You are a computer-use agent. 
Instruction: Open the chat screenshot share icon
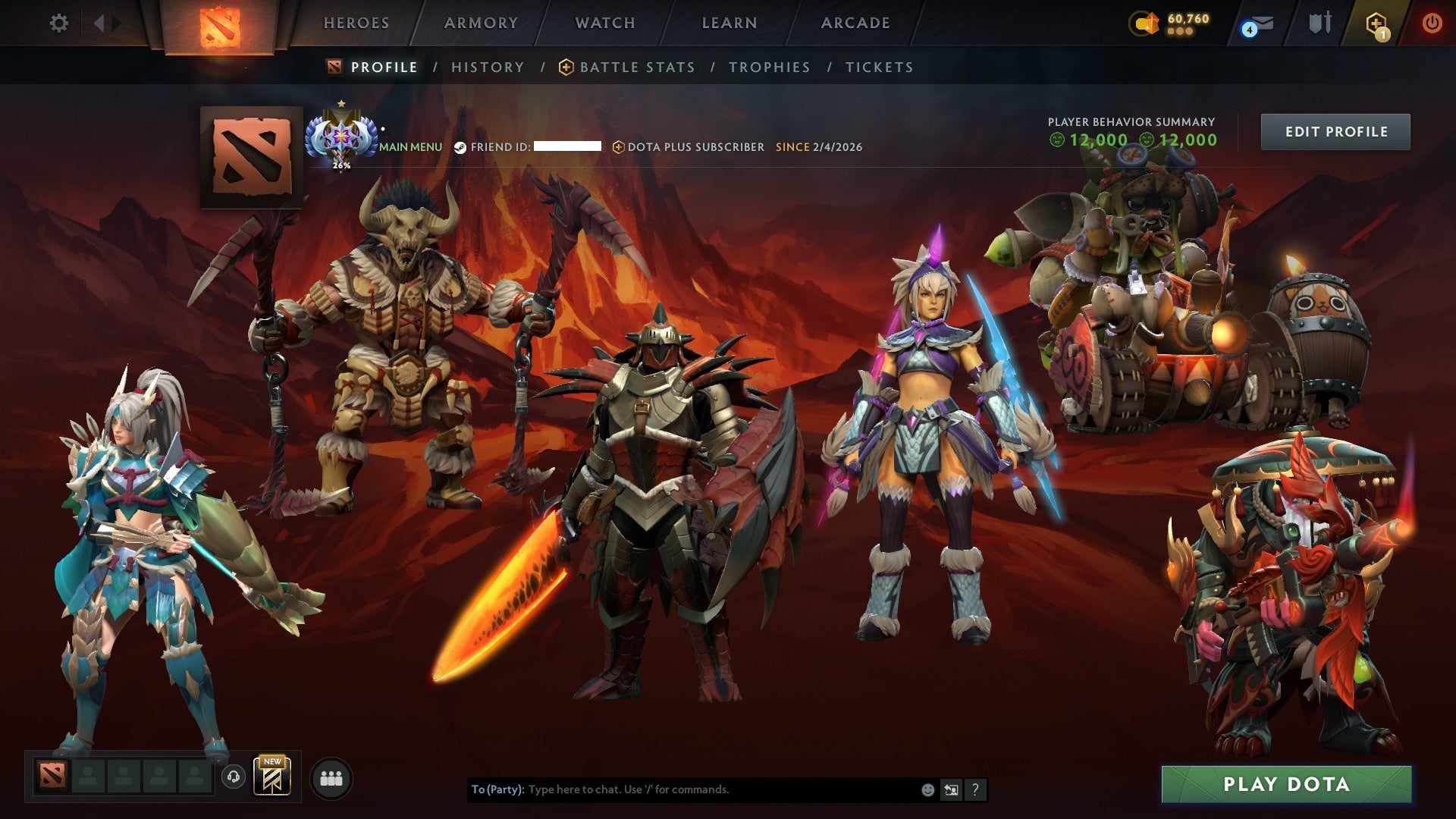pos(951,789)
